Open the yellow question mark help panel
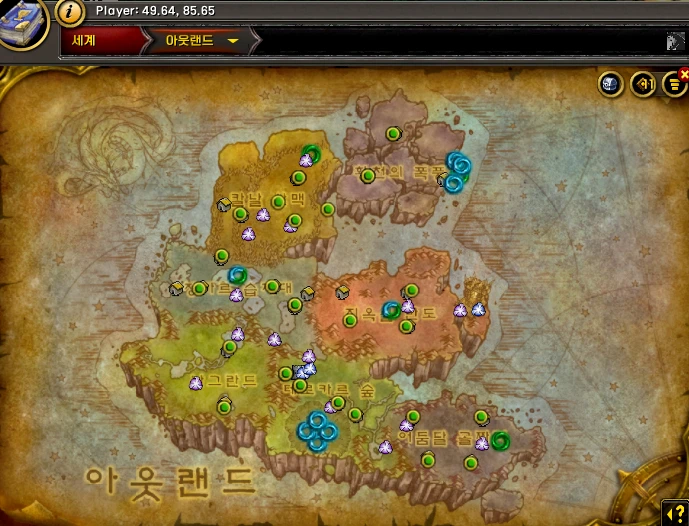Viewport: 689px width, 526px height. click(x=677, y=513)
